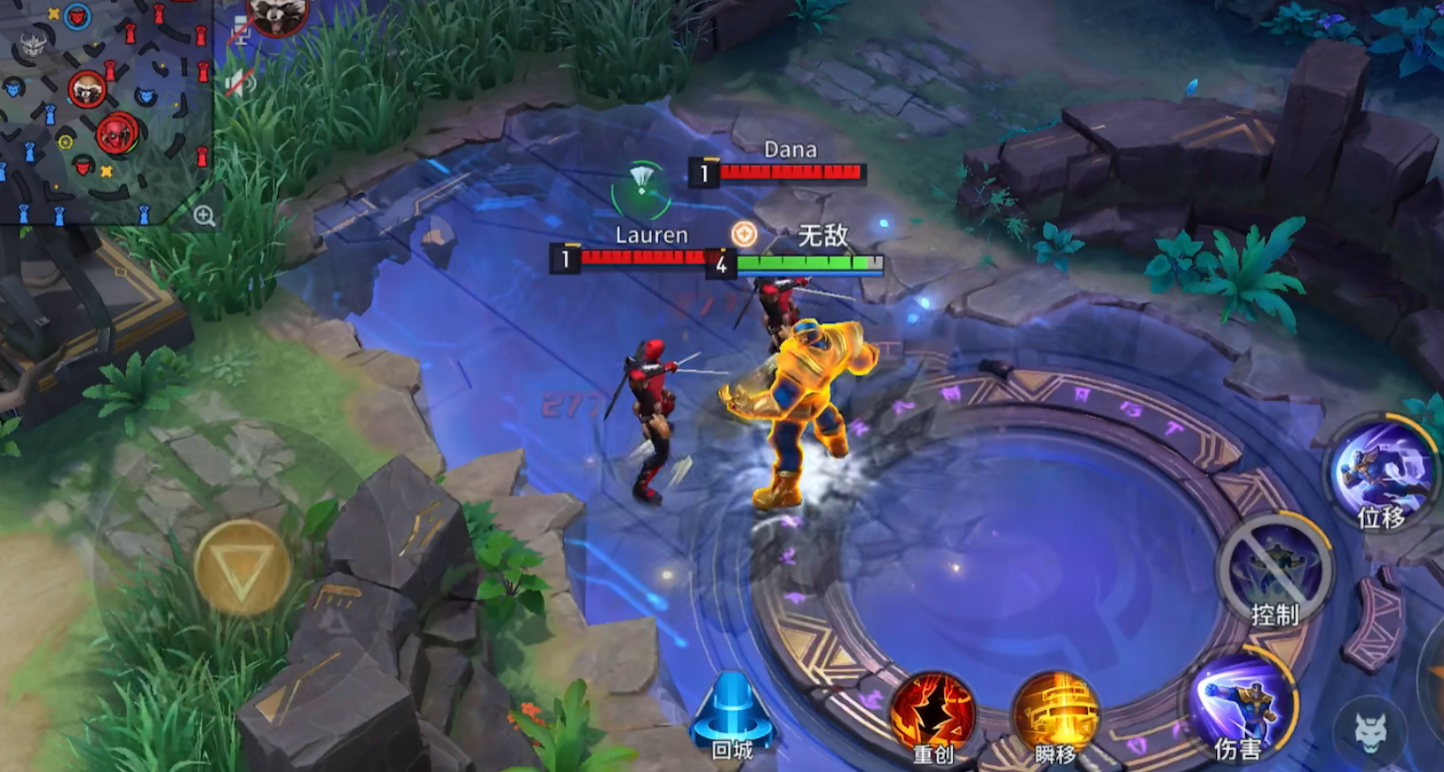Screen dimensions: 1444x772
Task: Use the 控制 control skill
Action: point(1275,567)
